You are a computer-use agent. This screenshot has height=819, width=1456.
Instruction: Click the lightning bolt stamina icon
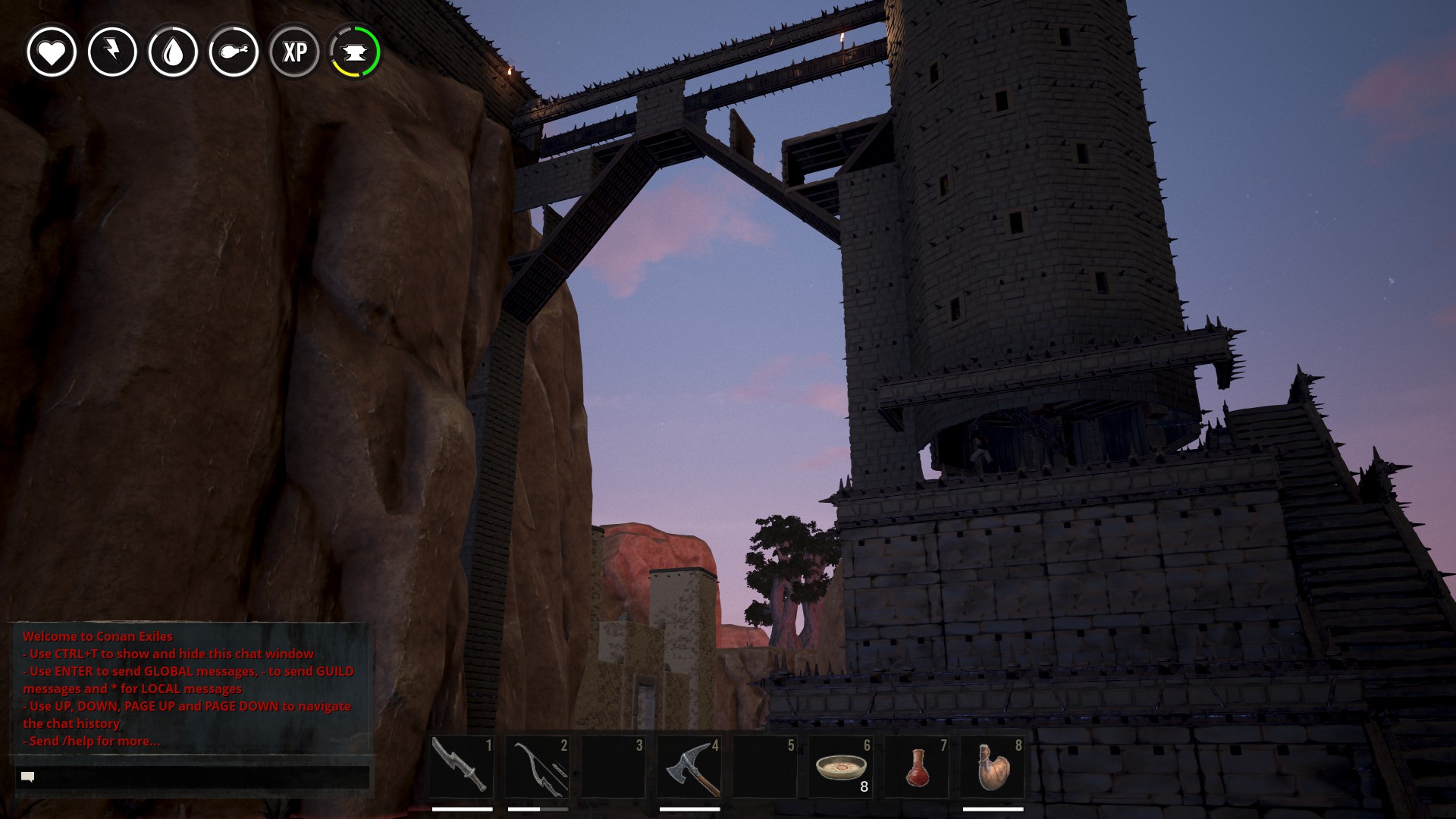click(112, 52)
